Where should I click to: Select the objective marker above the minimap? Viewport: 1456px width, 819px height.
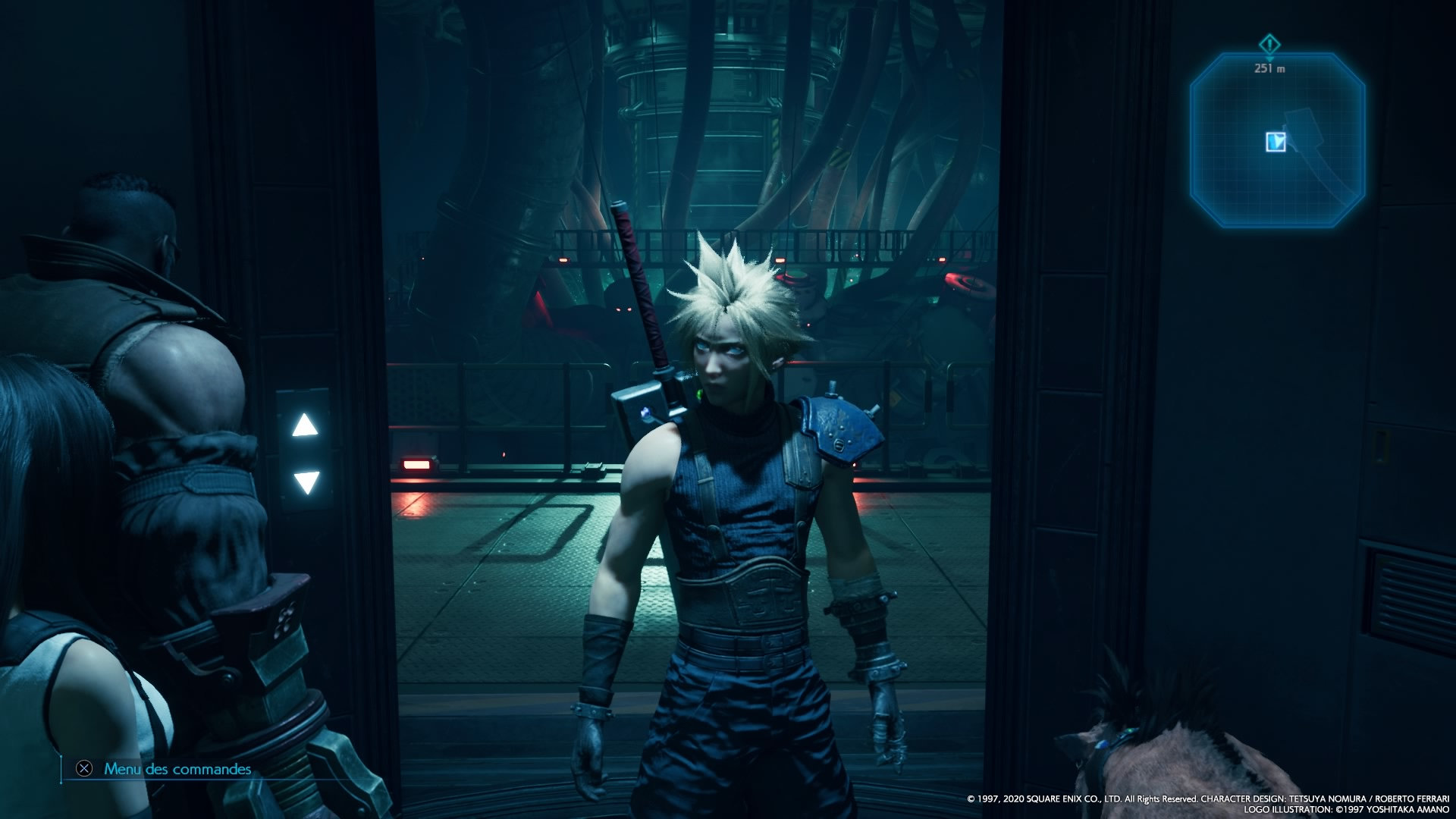coord(1269,44)
